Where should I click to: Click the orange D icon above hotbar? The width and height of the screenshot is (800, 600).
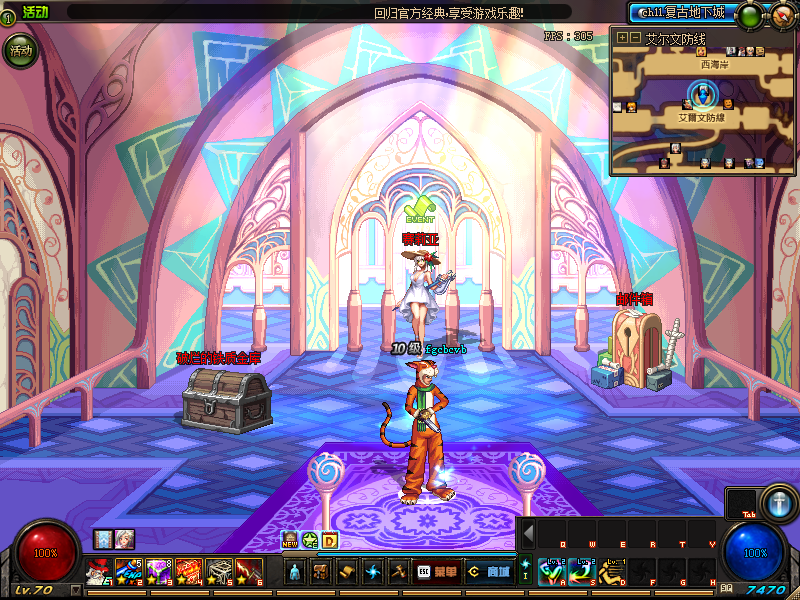329,540
